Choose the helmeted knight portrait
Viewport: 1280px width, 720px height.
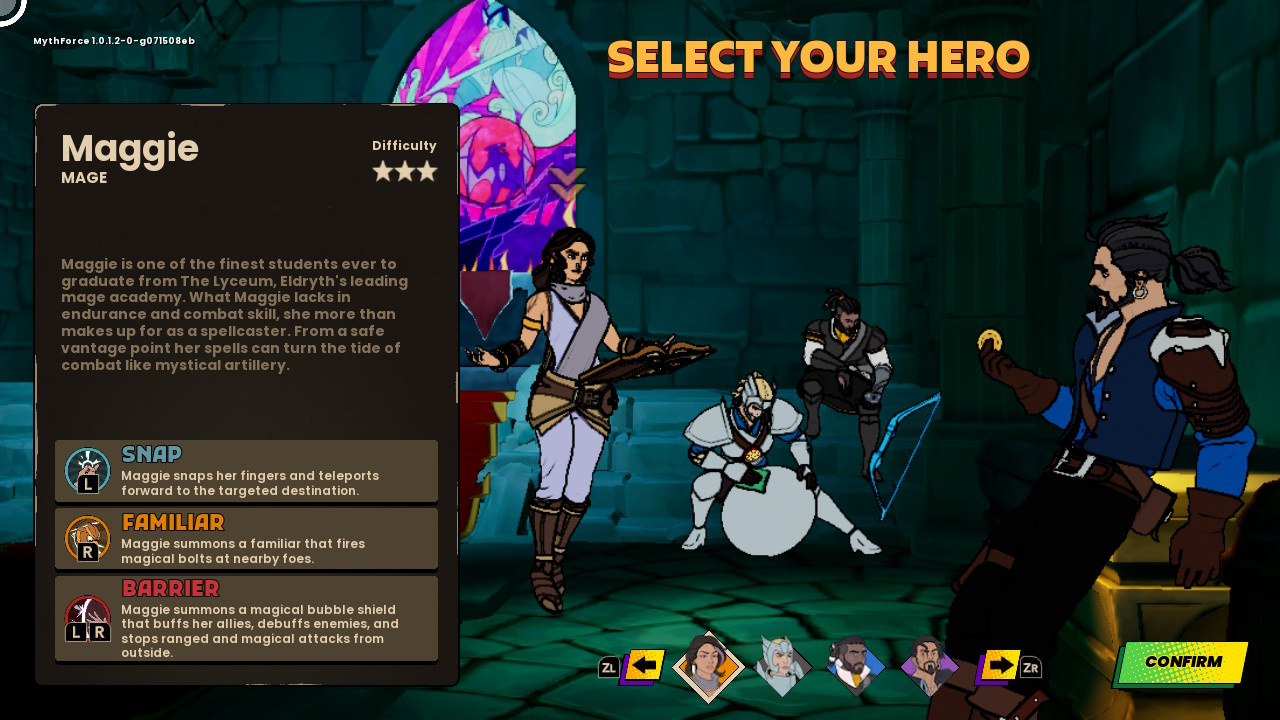tap(782, 665)
